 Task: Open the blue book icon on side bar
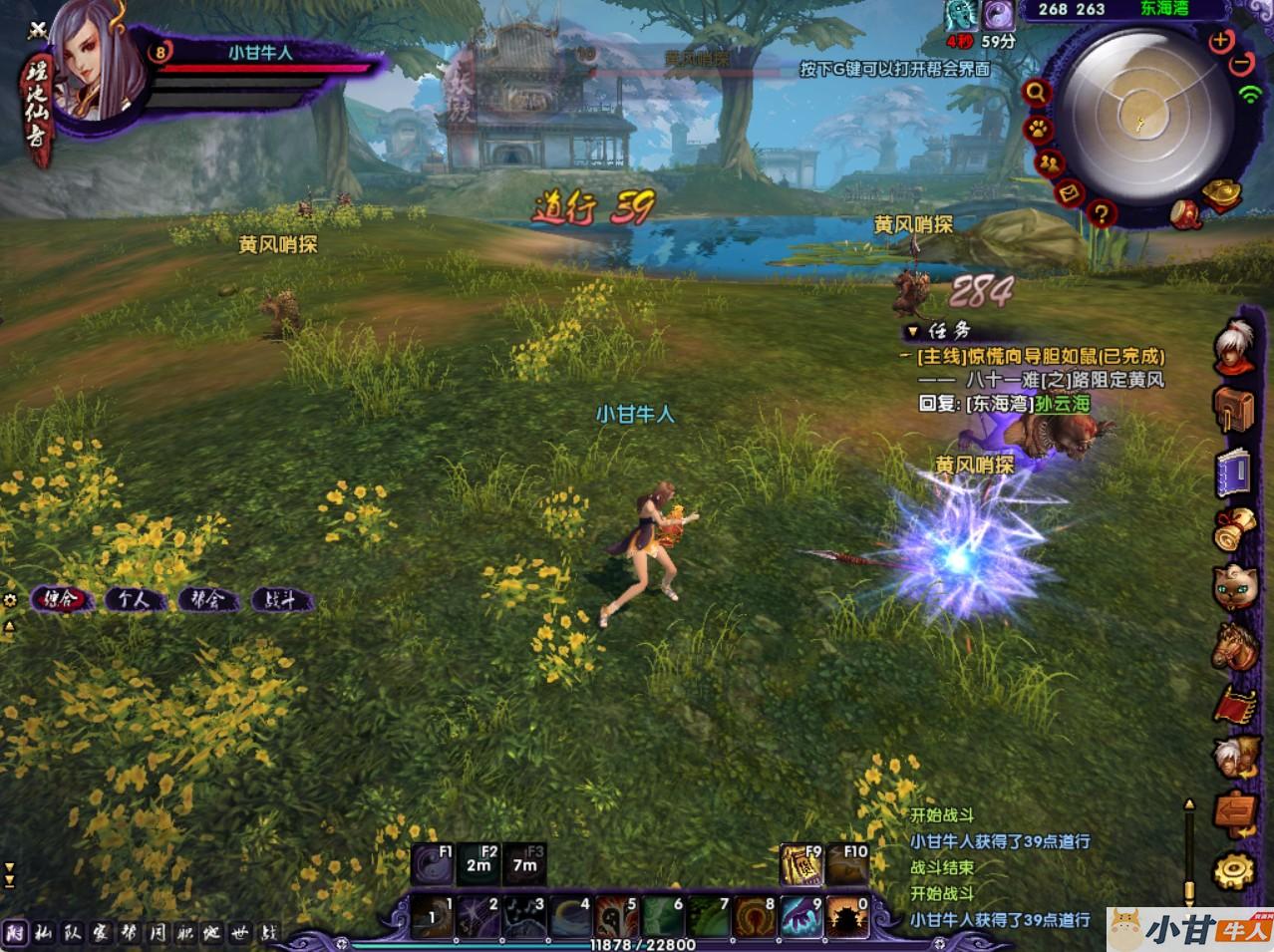[1232, 473]
